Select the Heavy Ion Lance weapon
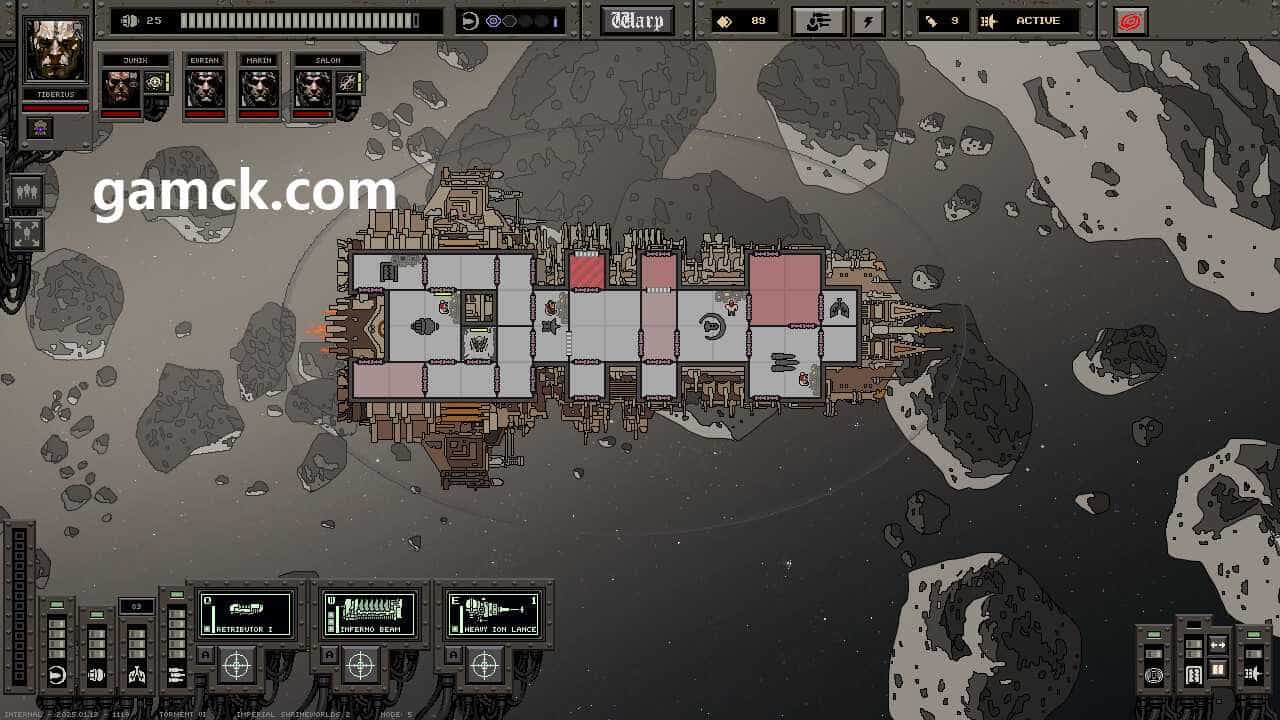 click(x=493, y=614)
